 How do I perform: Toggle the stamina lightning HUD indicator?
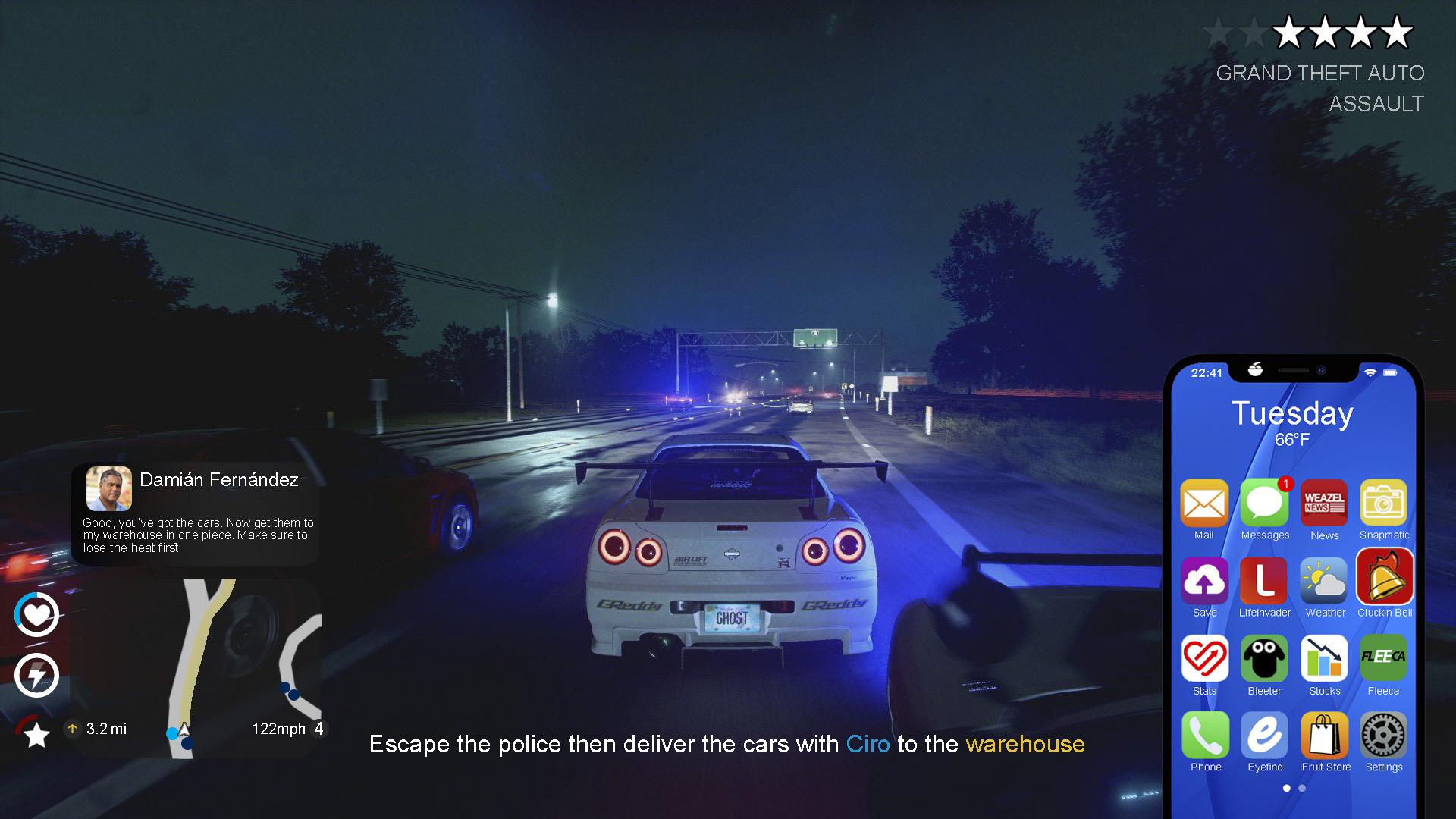(x=36, y=675)
